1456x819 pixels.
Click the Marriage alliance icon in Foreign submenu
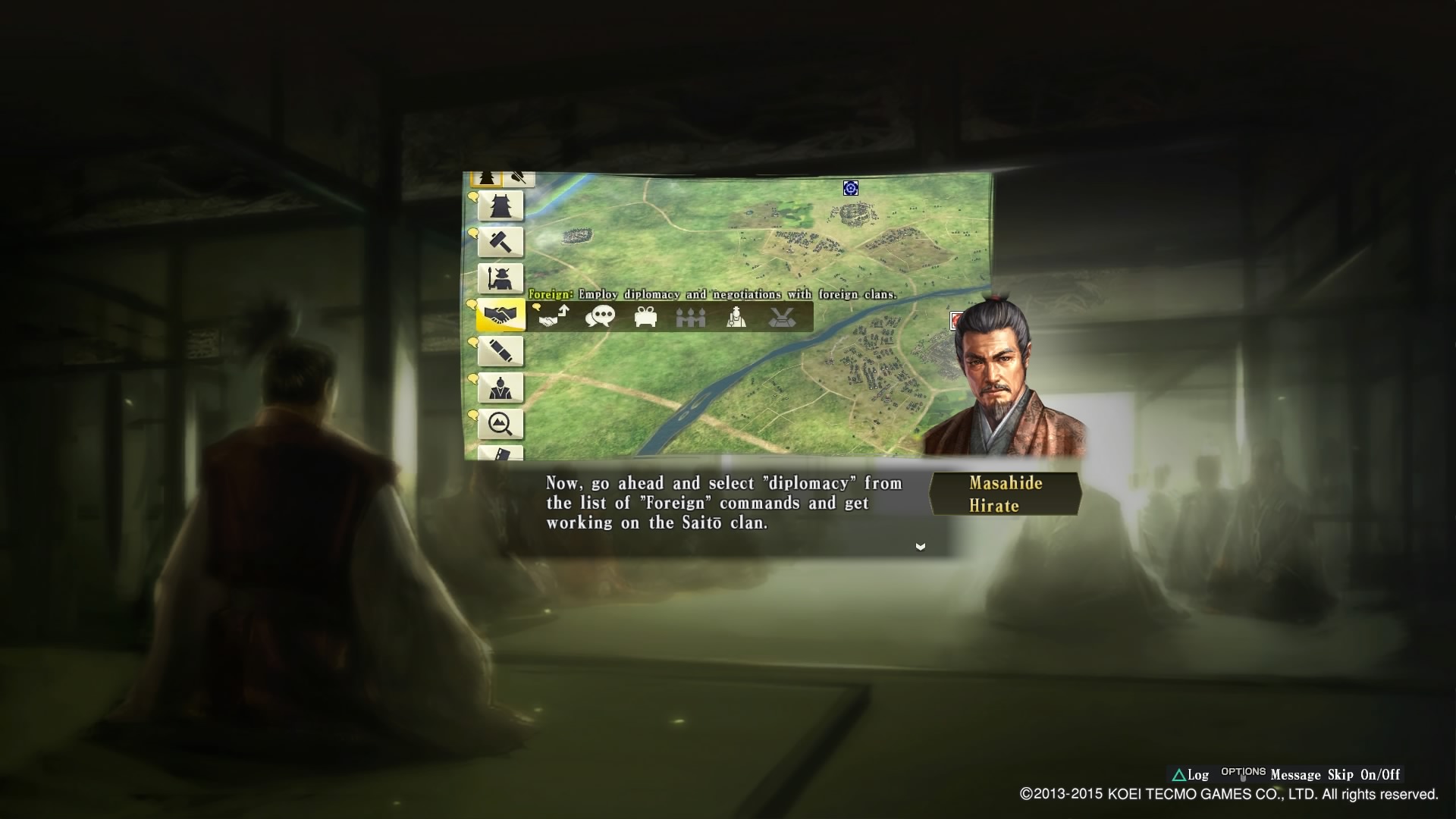[x=691, y=316]
